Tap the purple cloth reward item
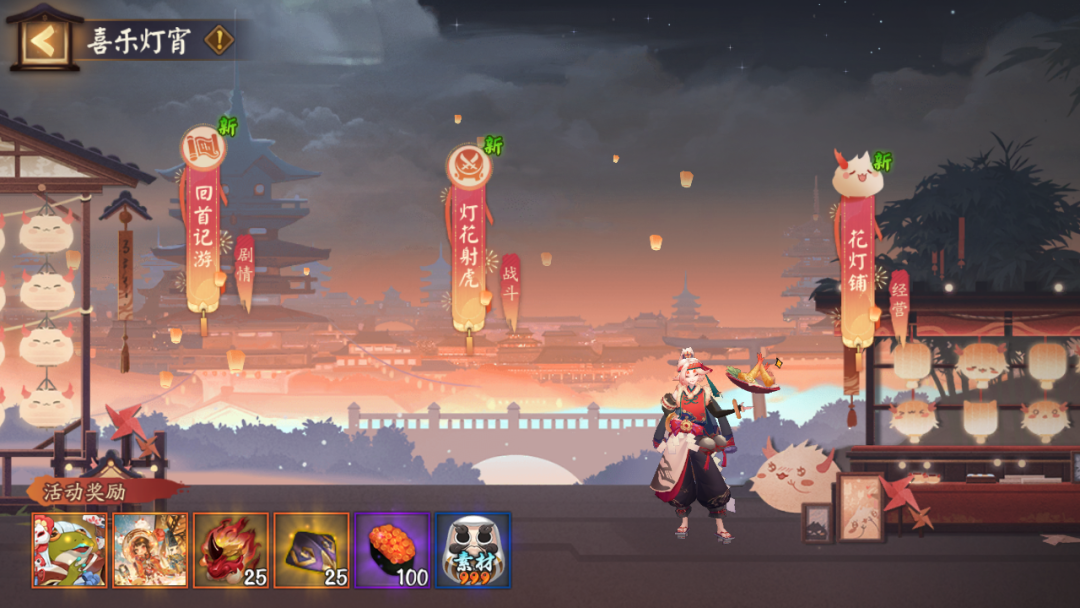1080x608 pixels. tap(311, 550)
